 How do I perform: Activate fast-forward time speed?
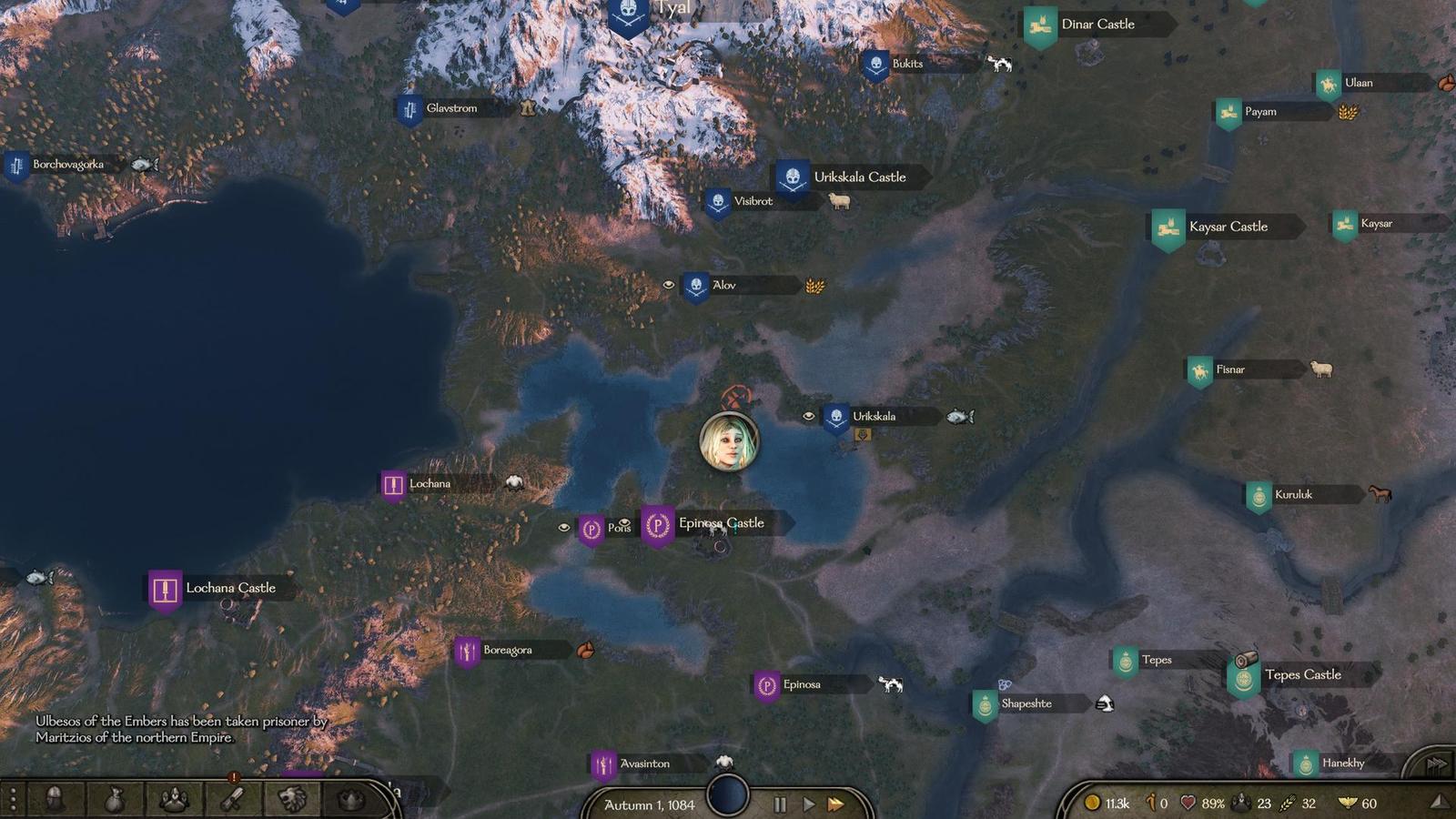tap(837, 804)
